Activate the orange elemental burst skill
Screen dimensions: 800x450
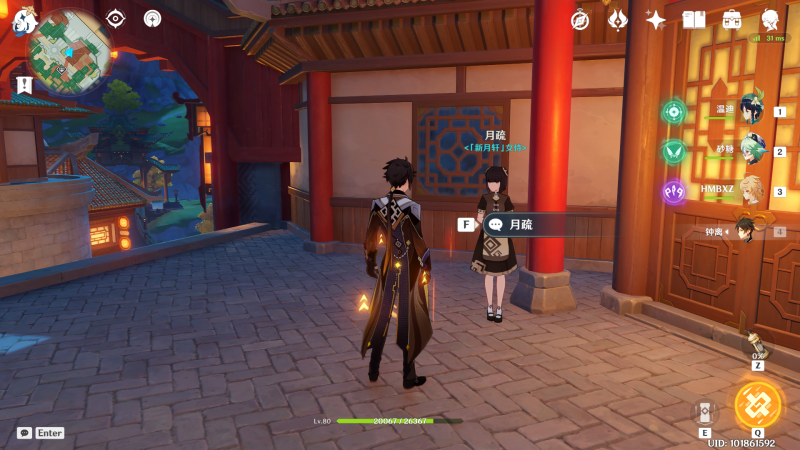click(757, 403)
